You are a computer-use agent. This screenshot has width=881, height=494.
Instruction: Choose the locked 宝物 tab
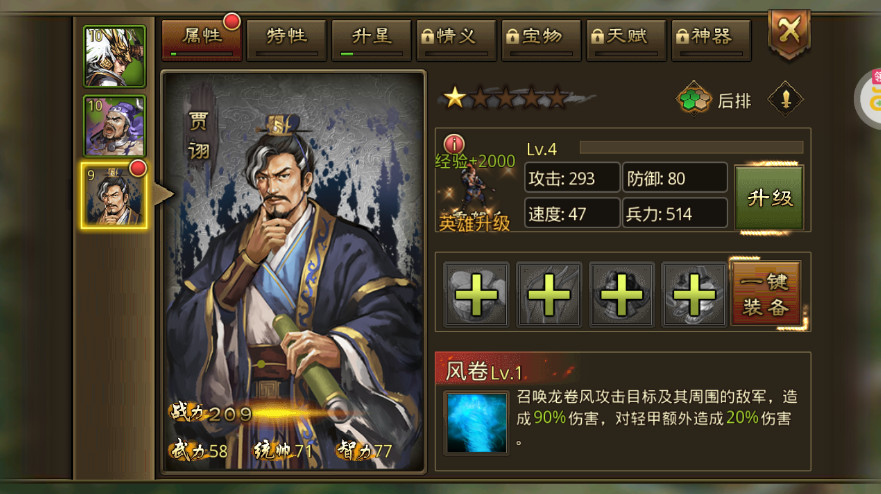(x=540, y=38)
